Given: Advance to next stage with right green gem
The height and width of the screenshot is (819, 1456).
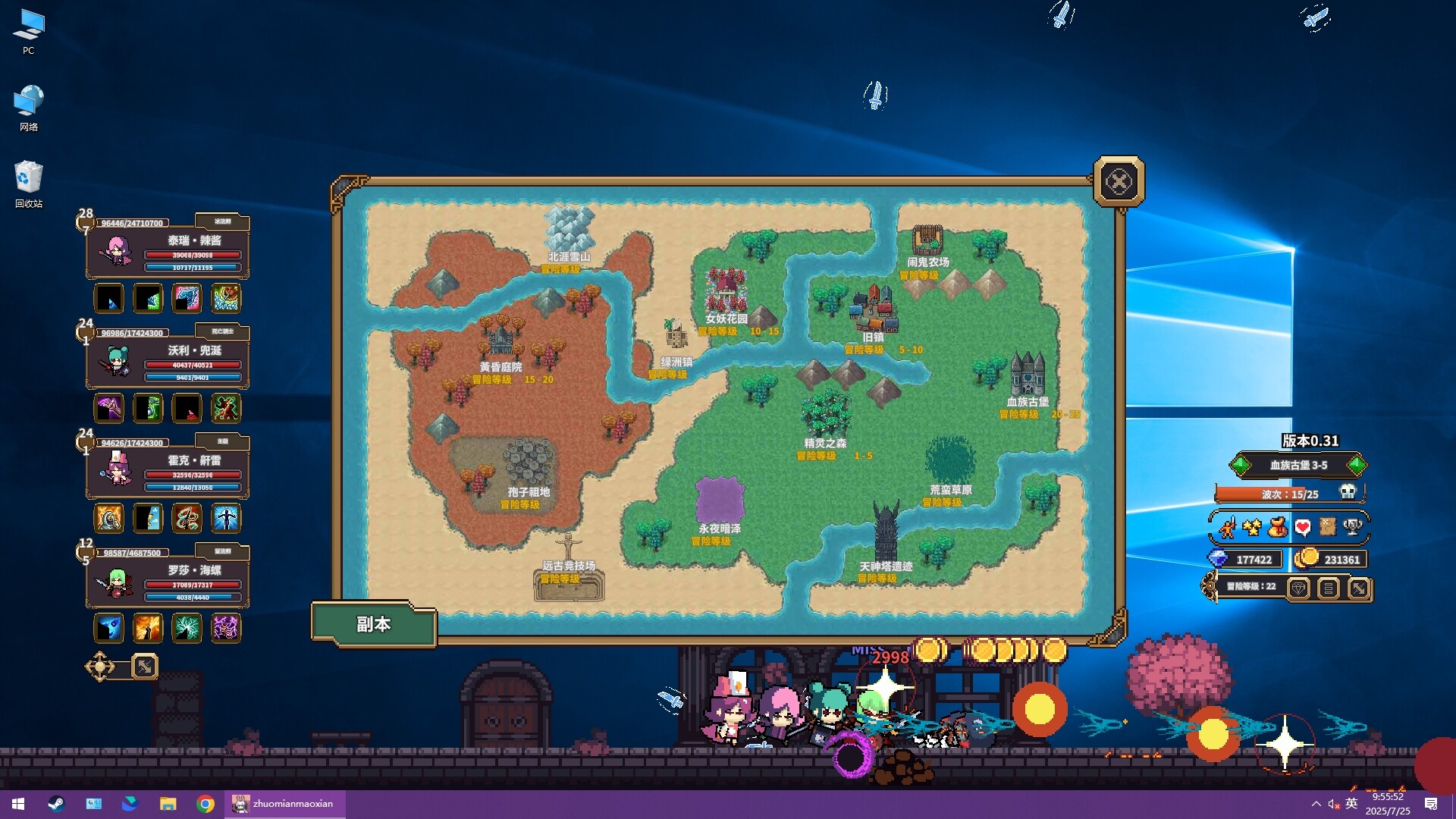Looking at the screenshot, I should [1357, 465].
